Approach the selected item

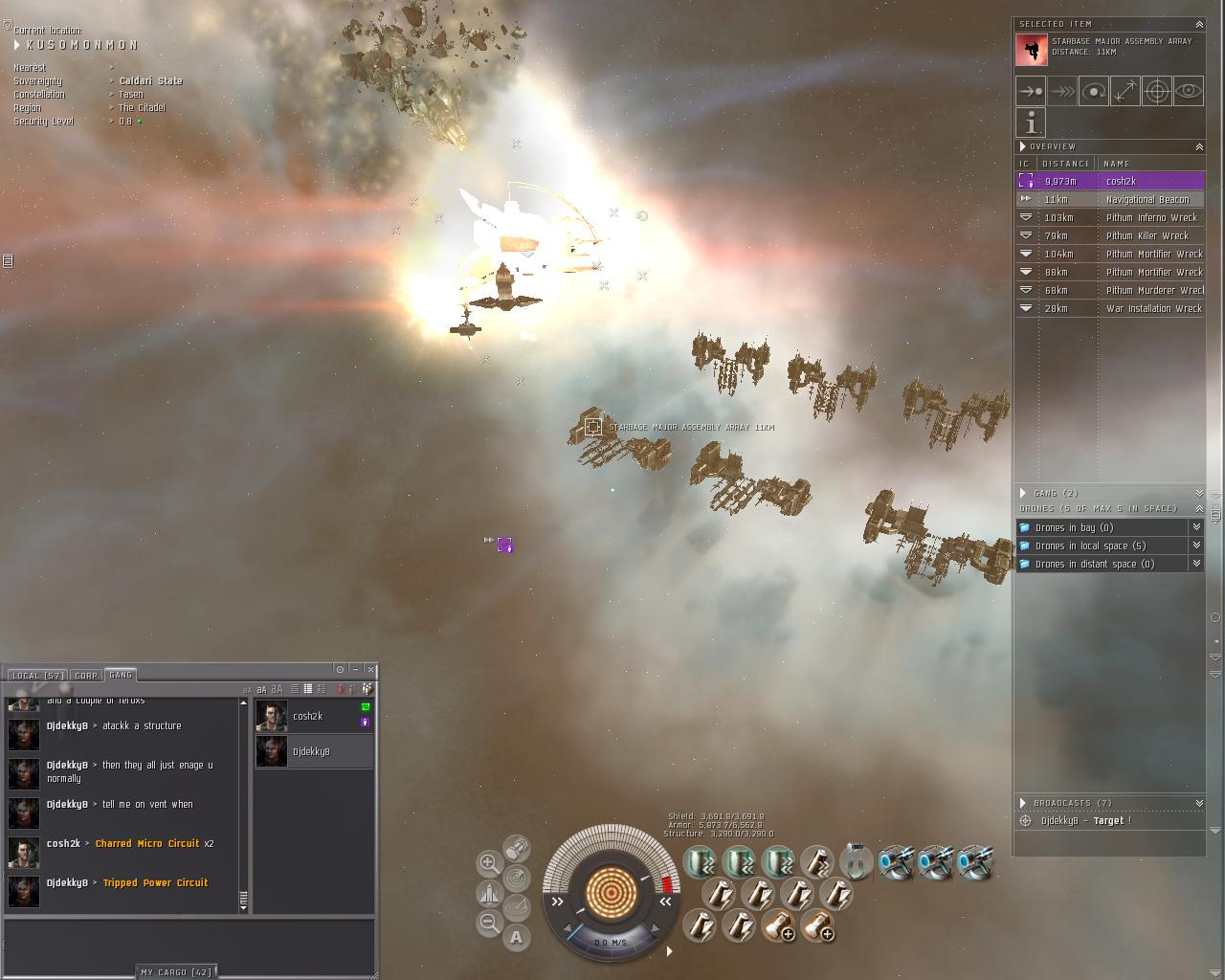pos(1031,92)
